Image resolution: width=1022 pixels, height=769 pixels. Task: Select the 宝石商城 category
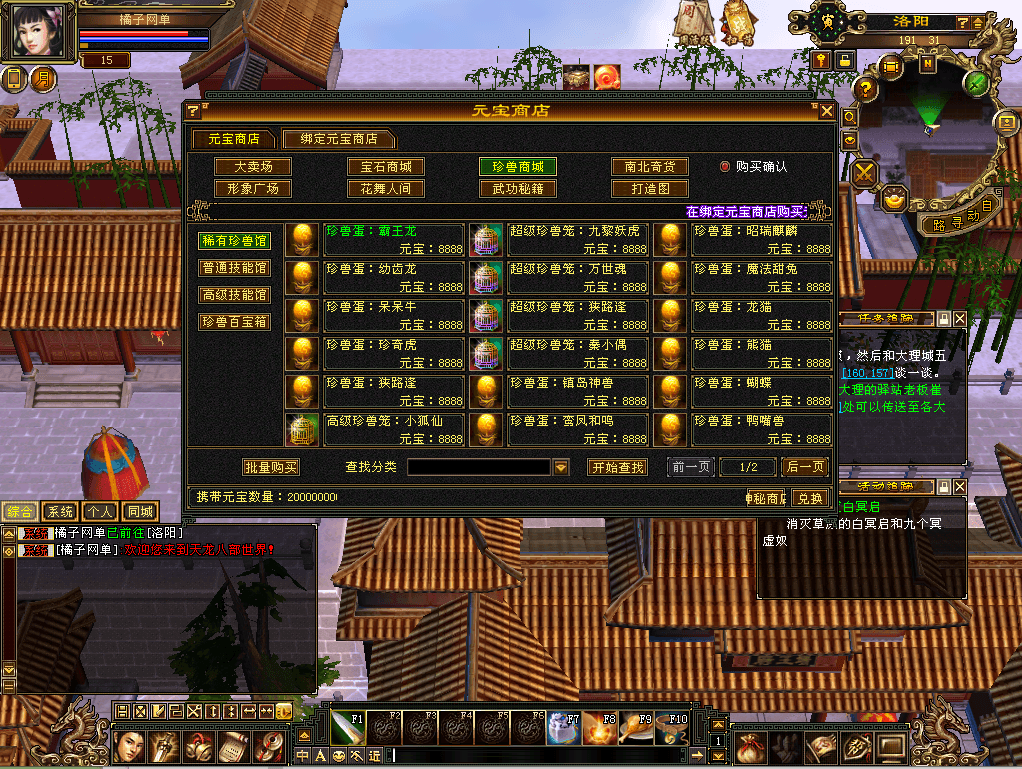tap(386, 167)
